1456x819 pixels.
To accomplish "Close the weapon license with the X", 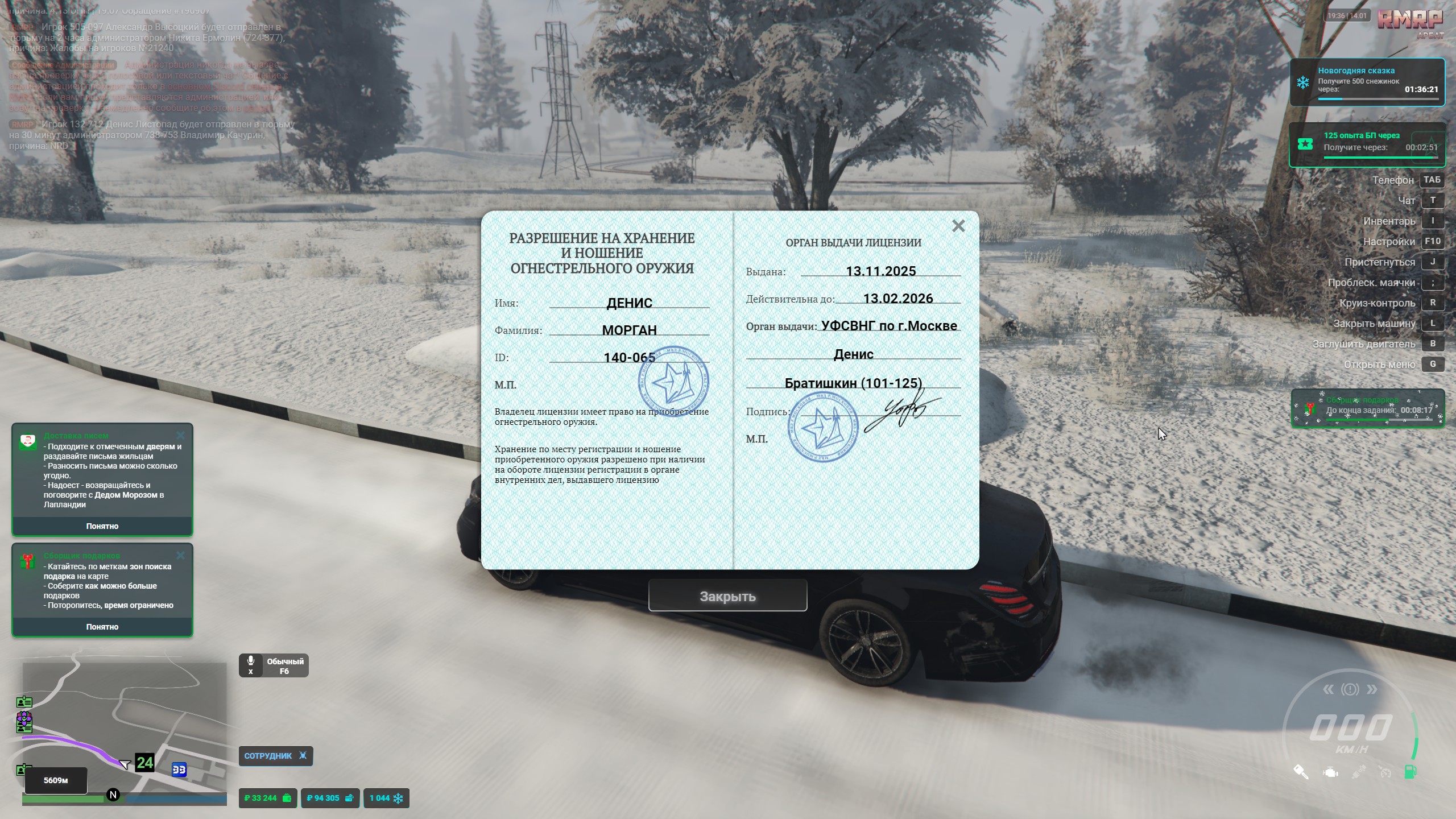I will click(958, 226).
